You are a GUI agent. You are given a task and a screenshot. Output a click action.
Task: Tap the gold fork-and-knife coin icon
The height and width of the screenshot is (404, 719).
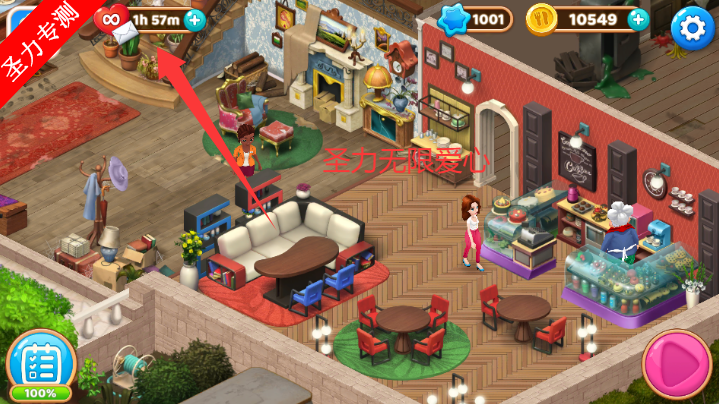(x=541, y=19)
